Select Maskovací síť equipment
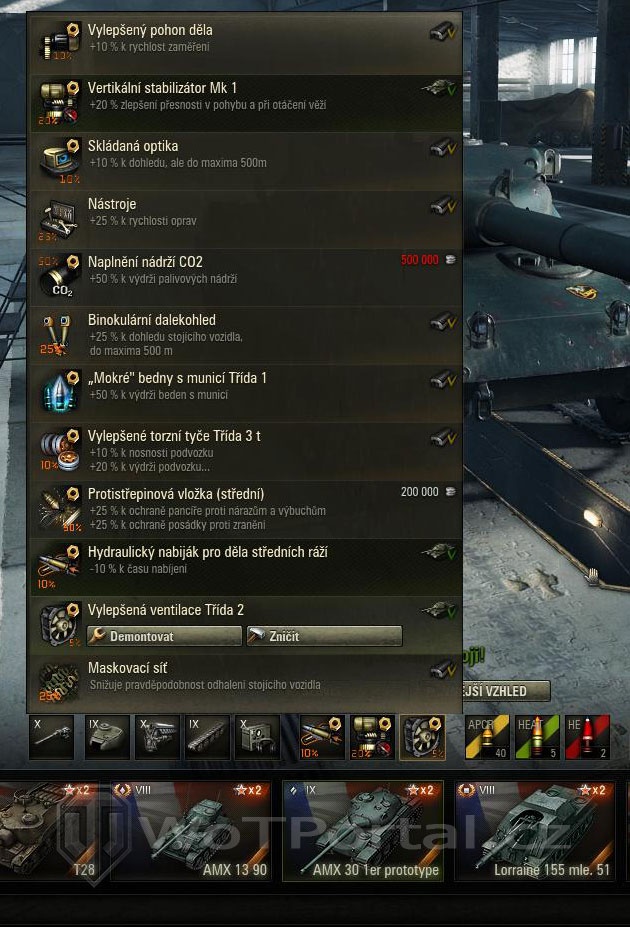 coord(245,677)
